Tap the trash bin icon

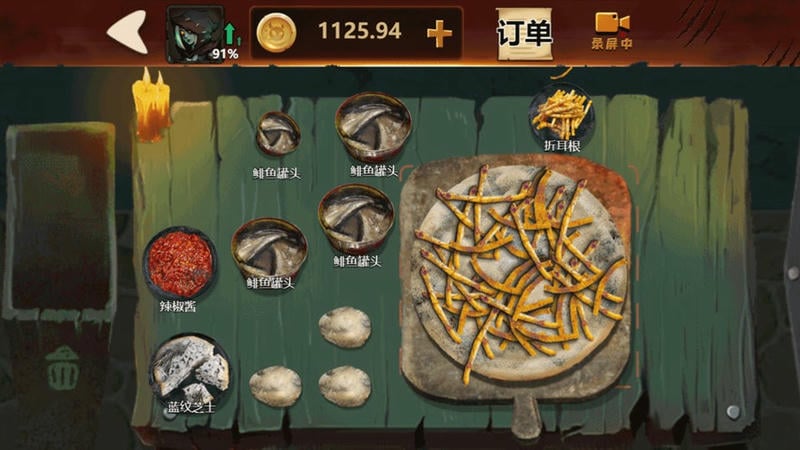[x=62, y=368]
